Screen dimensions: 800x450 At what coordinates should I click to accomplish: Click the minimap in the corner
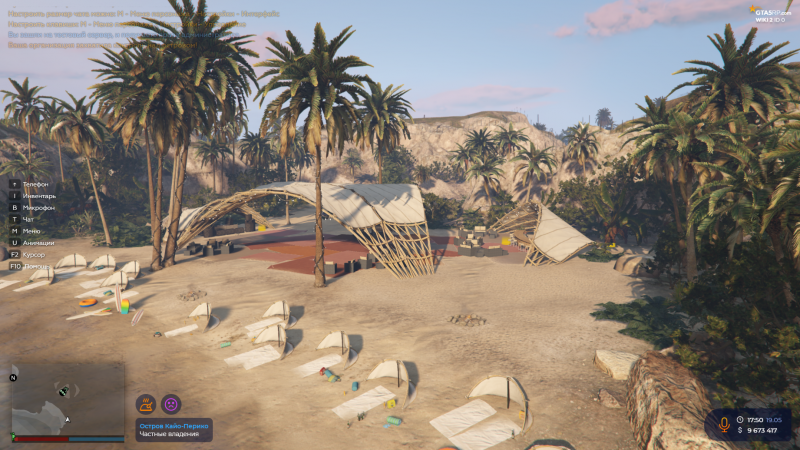[x=67, y=400]
